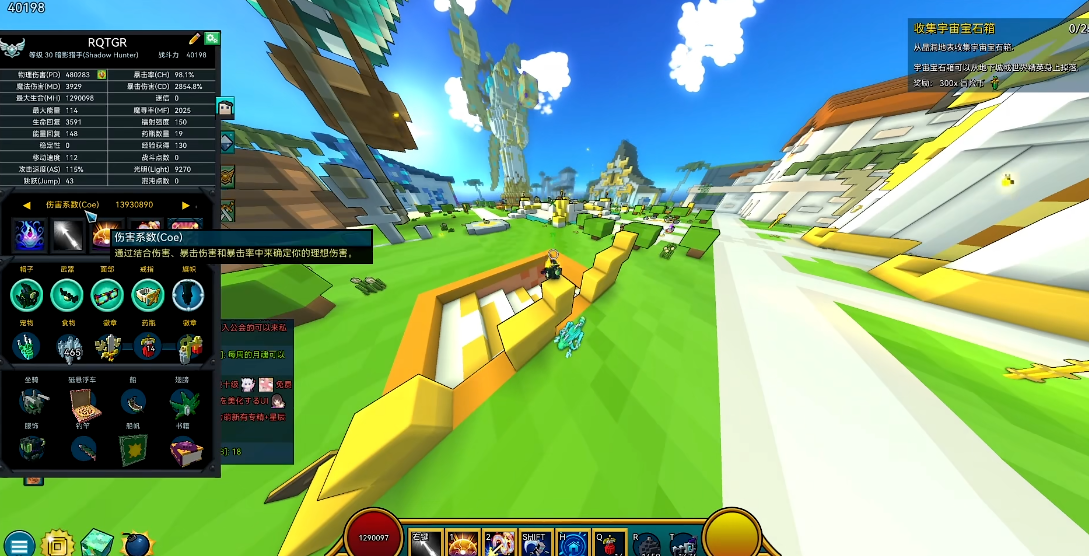Open the green gear settings button
This screenshot has width=1089, height=556.
[212, 39]
